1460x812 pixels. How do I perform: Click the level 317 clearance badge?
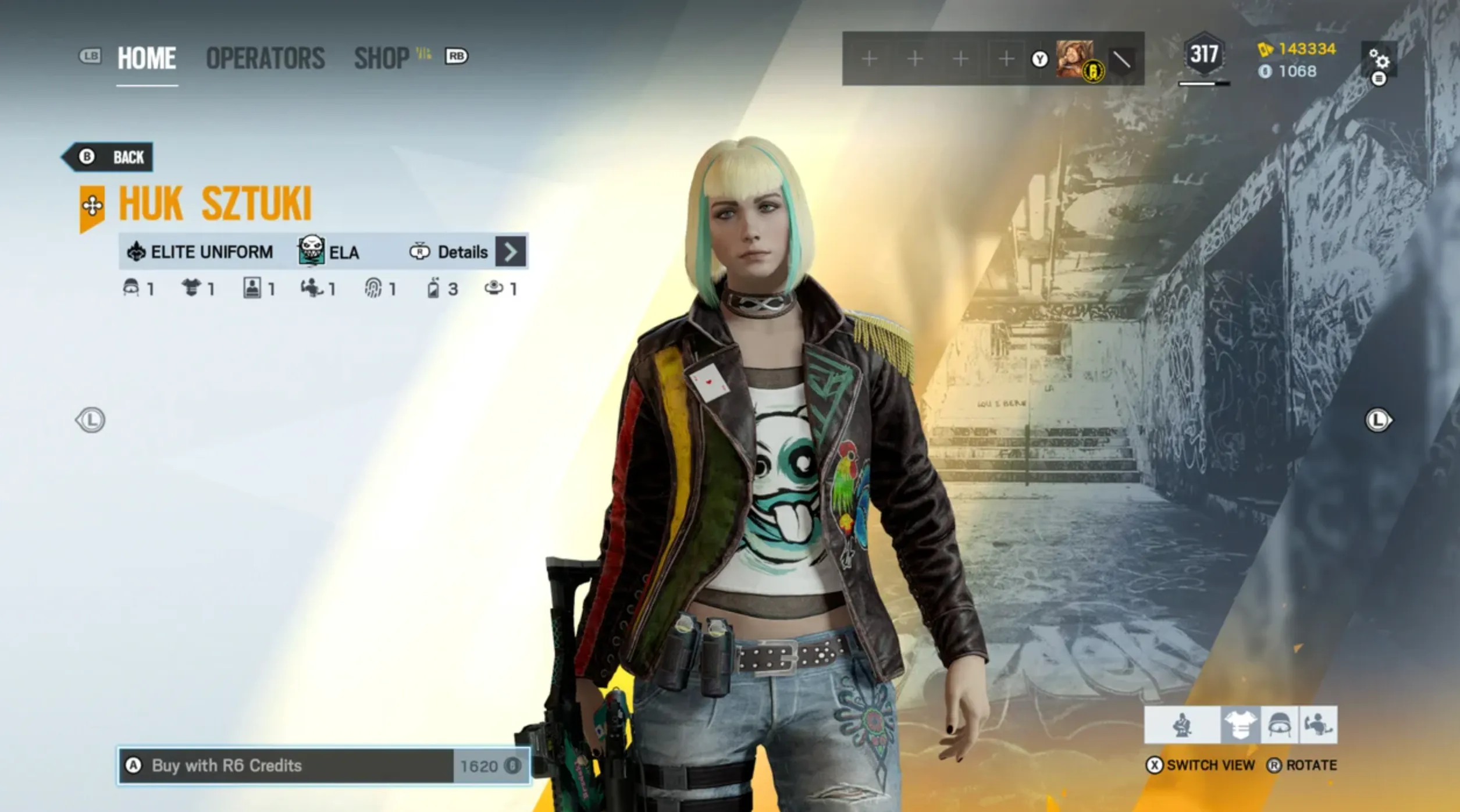pyautogui.click(x=1203, y=55)
